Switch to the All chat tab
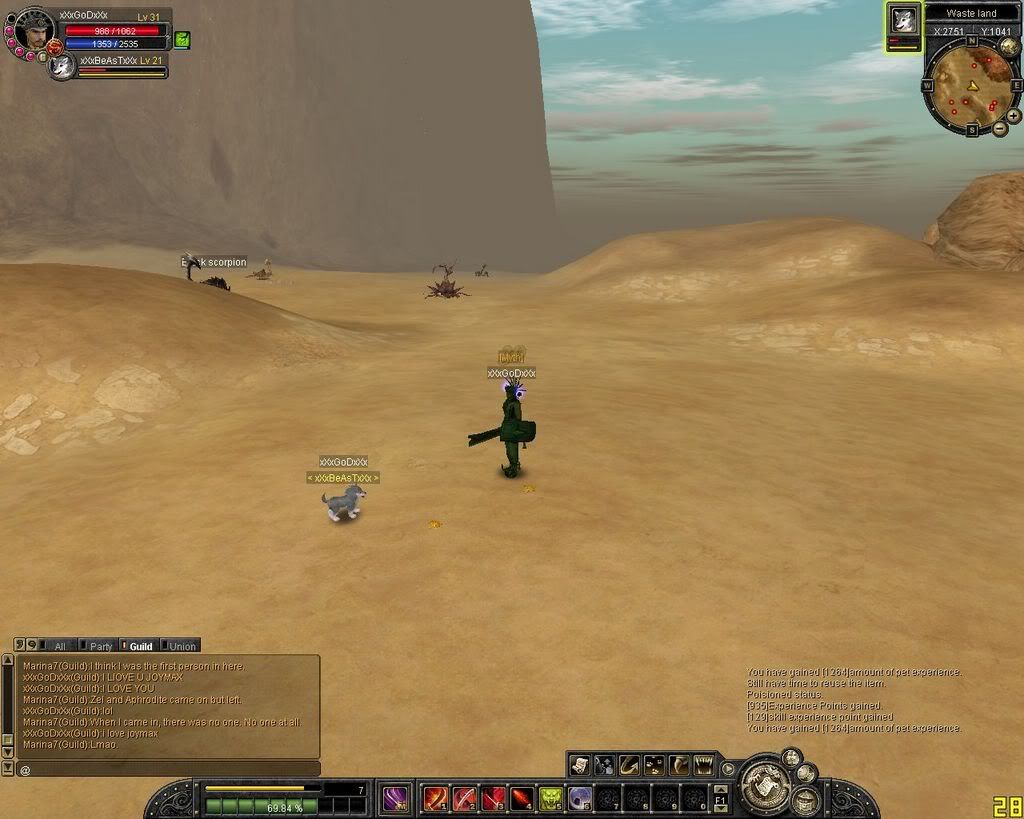Viewport: 1024px width, 819px height. click(x=59, y=646)
